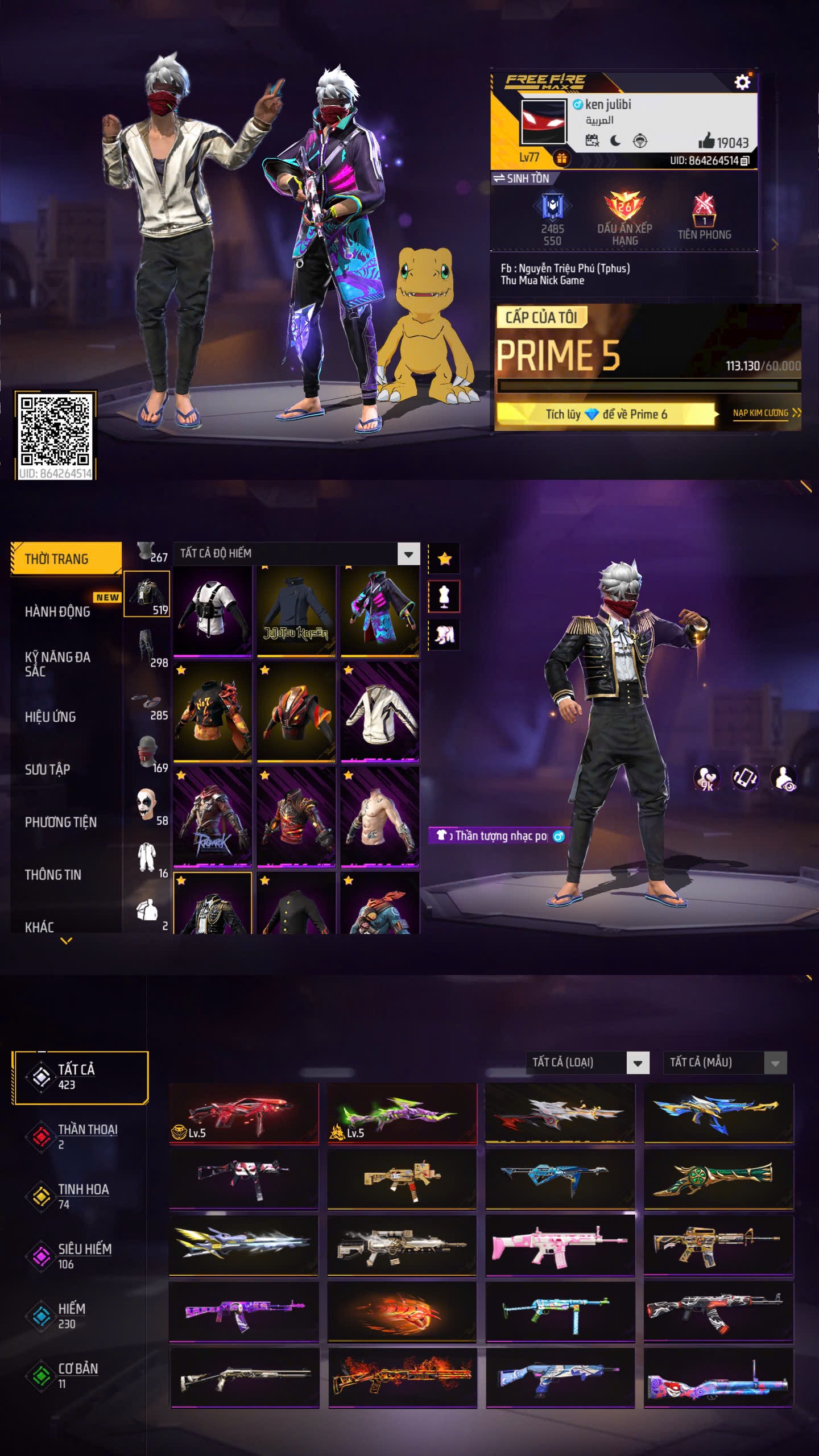Expand the Tất Cả (Mẫu) dropdown

click(x=775, y=1062)
